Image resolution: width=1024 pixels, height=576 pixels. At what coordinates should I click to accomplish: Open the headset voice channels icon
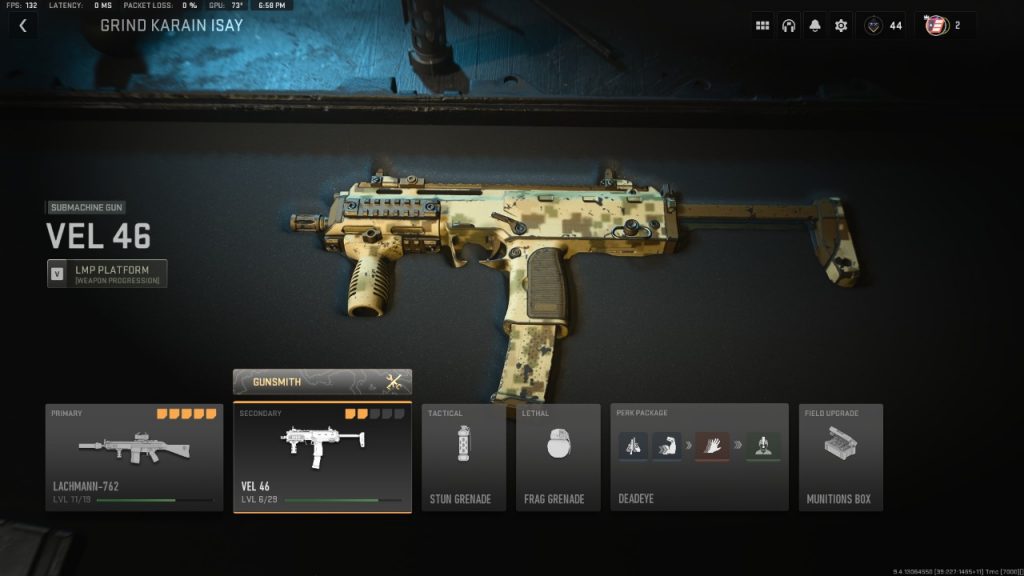coord(789,25)
